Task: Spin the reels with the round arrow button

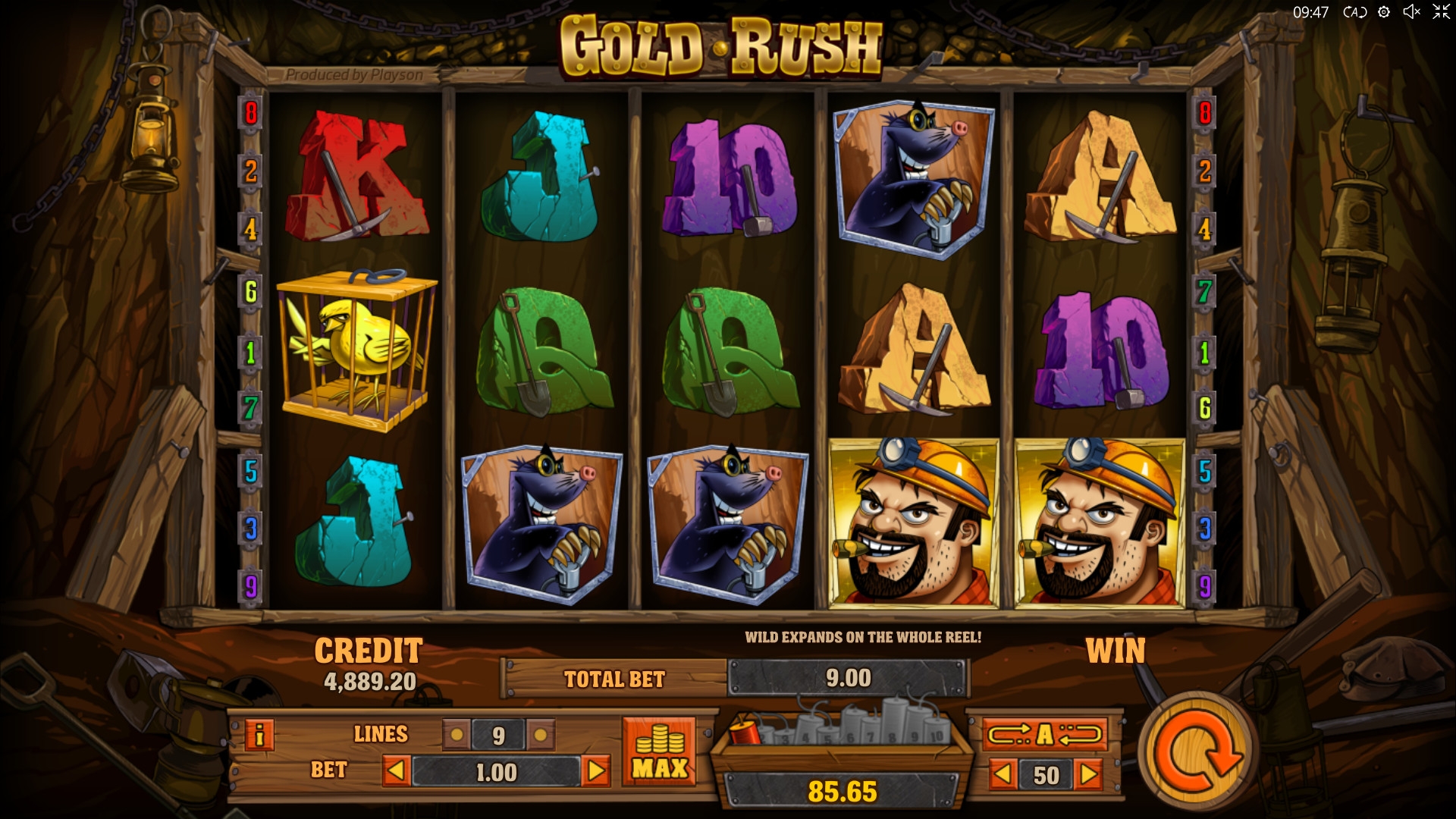Action: pos(1196,751)
